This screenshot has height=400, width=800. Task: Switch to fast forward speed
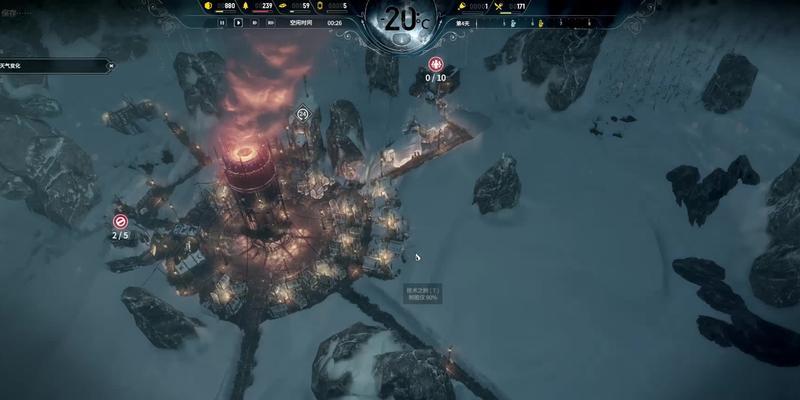coord(257,21)
